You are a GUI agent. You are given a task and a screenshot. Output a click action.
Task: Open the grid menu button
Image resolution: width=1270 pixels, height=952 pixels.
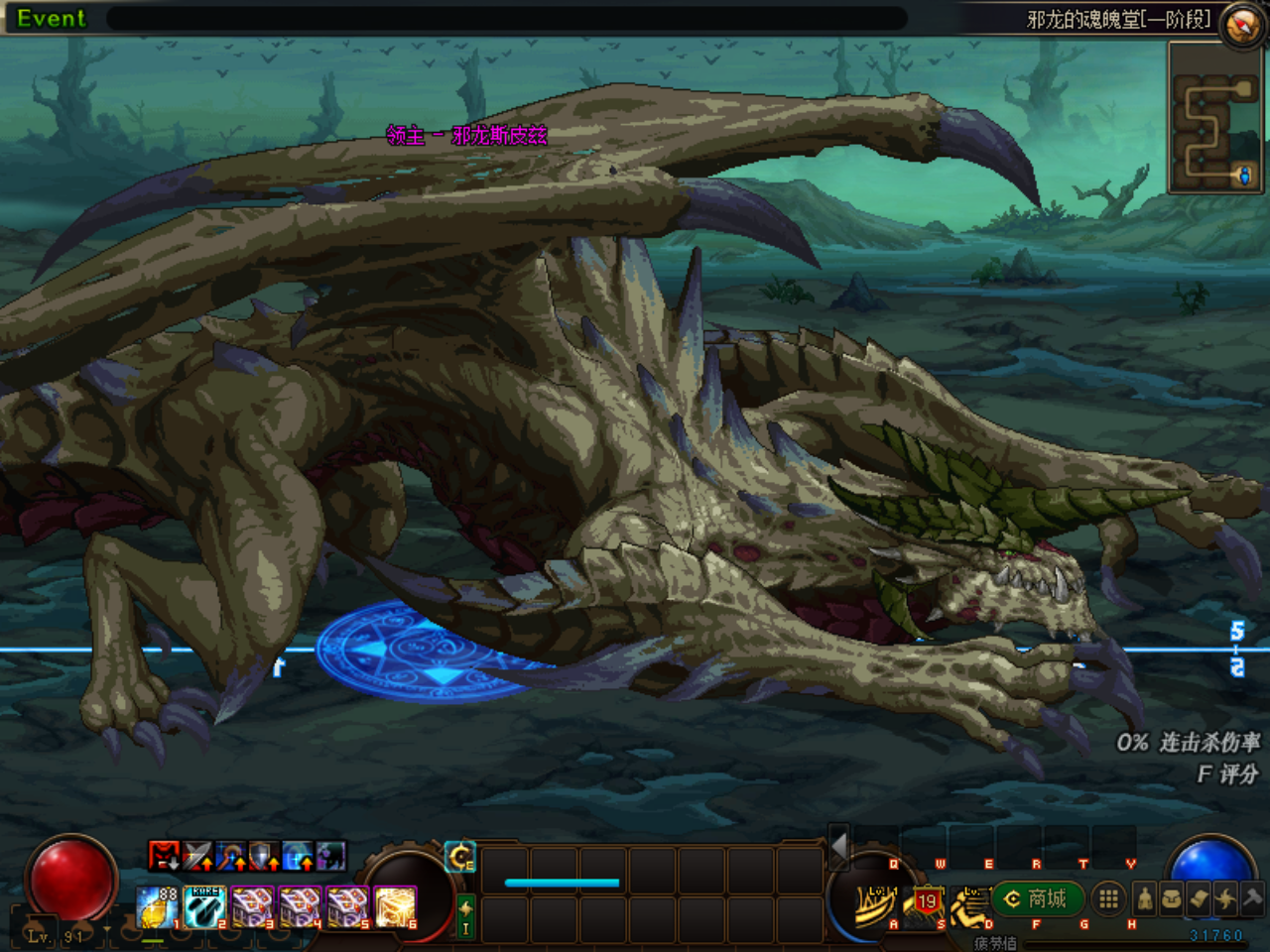[x=1109, y=899]
